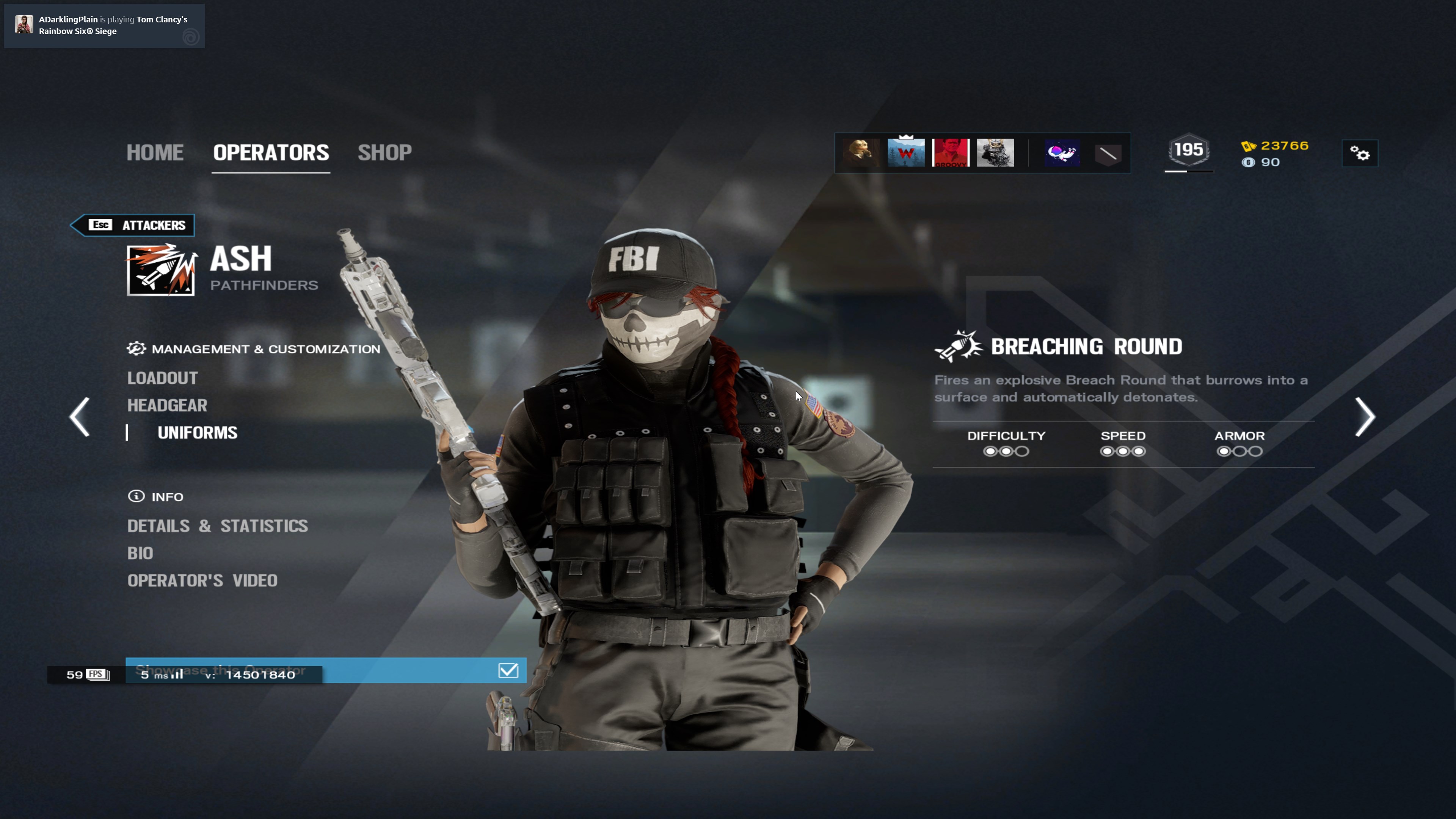Play the OPERATOR'S VIDEO
The image size is (1456, 819).
point(202,581)
